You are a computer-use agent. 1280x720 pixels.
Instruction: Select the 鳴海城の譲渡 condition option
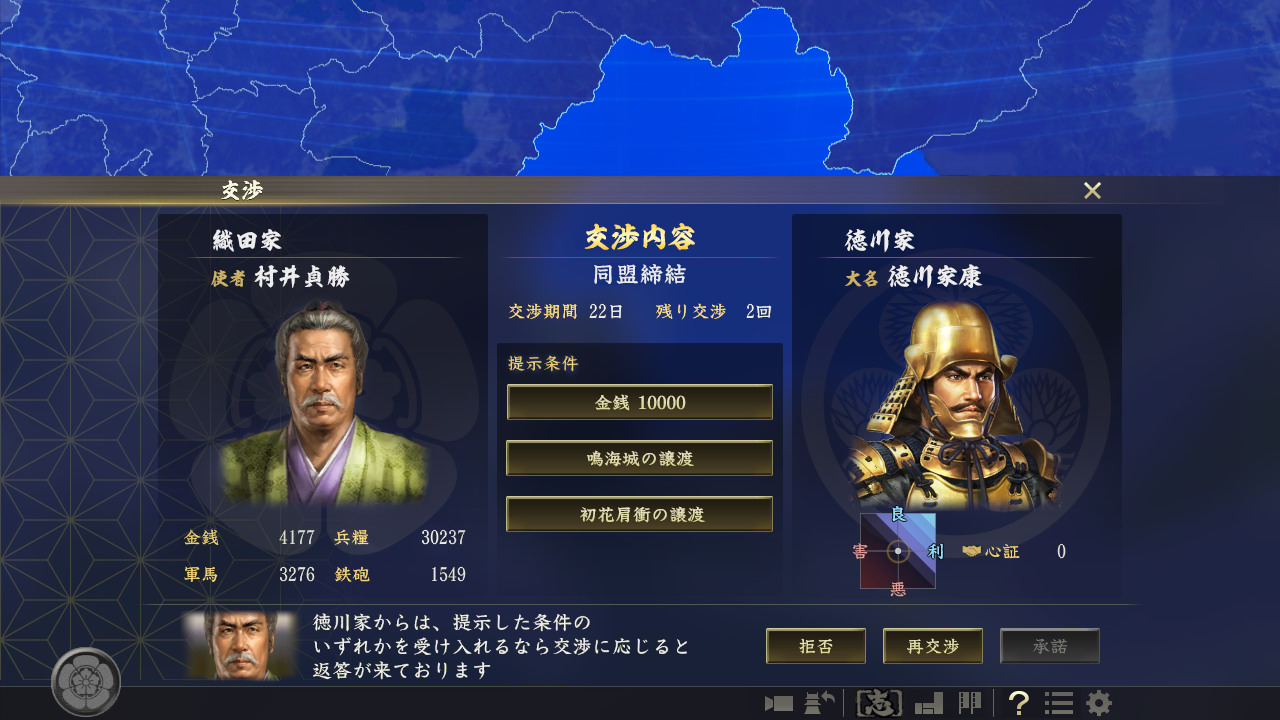(639, 458)
